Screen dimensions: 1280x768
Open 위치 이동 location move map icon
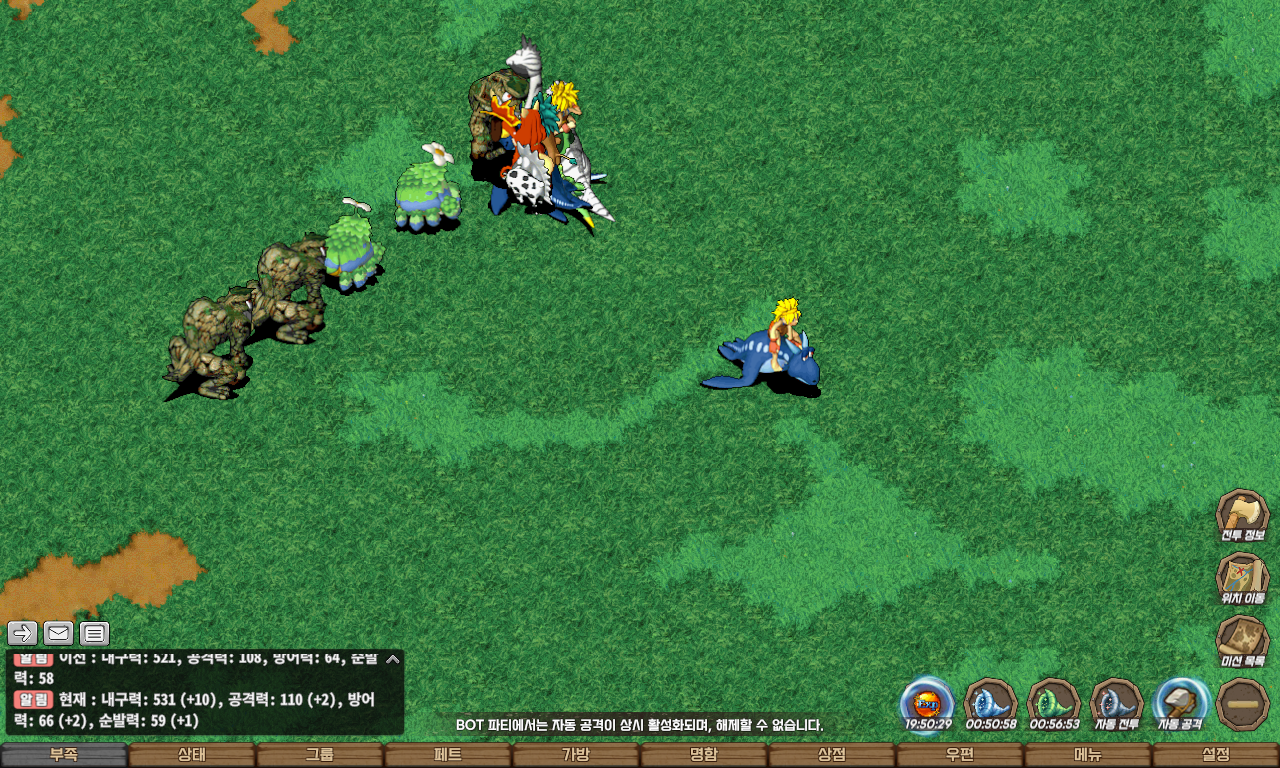tap(1242, 577)
